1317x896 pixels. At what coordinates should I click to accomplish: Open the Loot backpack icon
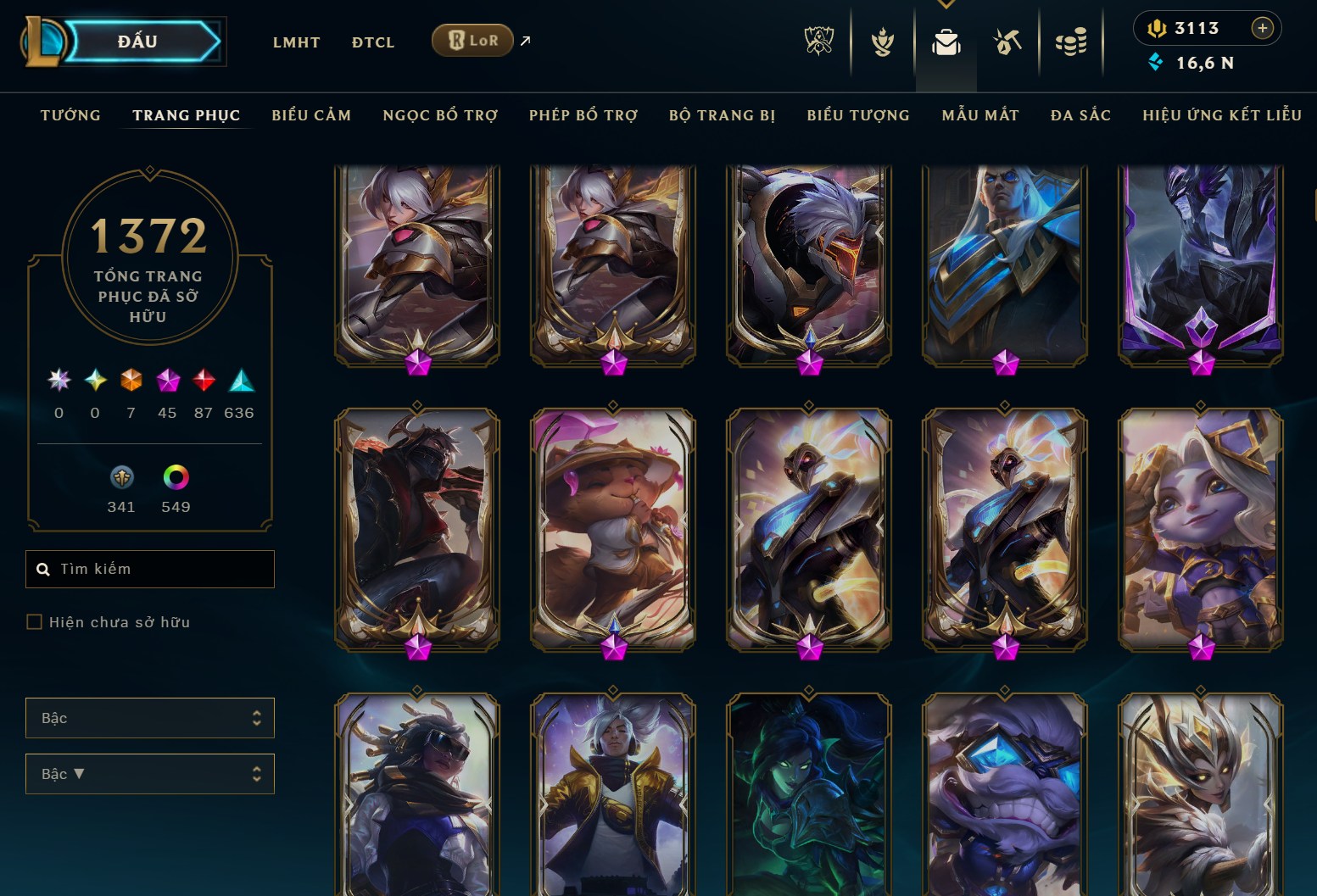point(946,40)
